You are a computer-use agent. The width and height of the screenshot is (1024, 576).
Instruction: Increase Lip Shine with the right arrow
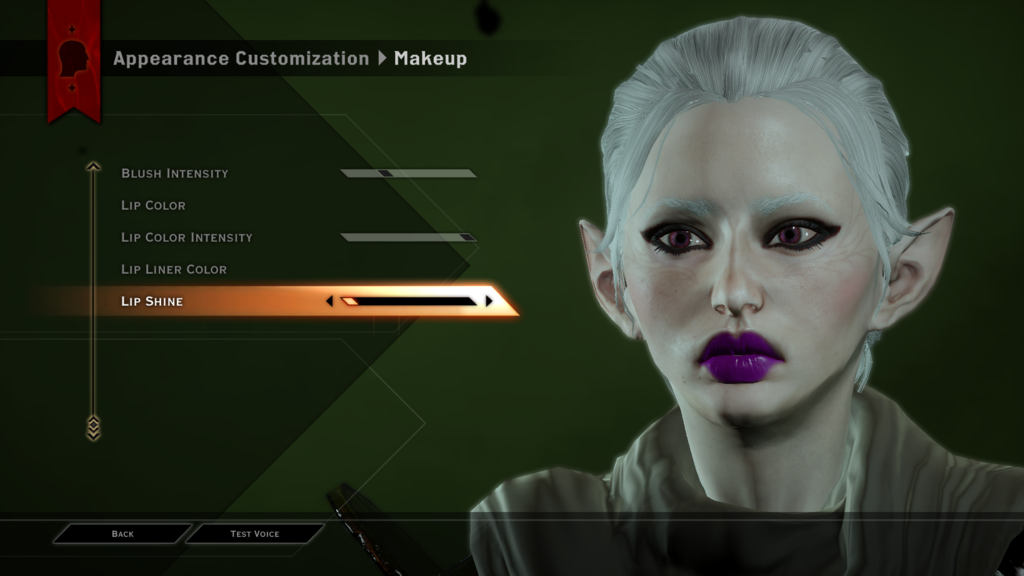489,301
